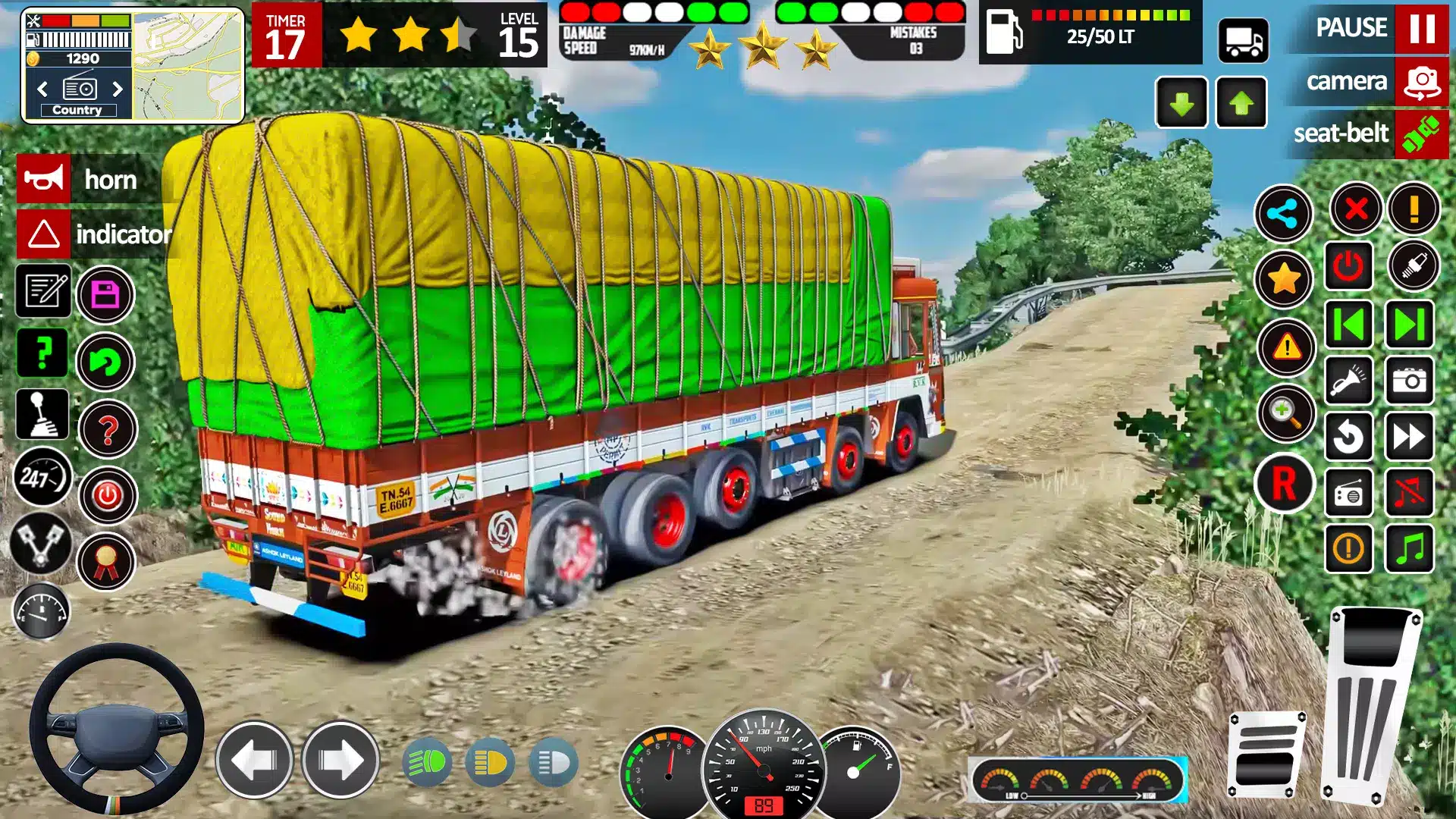Steer left with the left arrow button
The height and width of the screenshot is (819, 1456).
[x=254, y=760]
